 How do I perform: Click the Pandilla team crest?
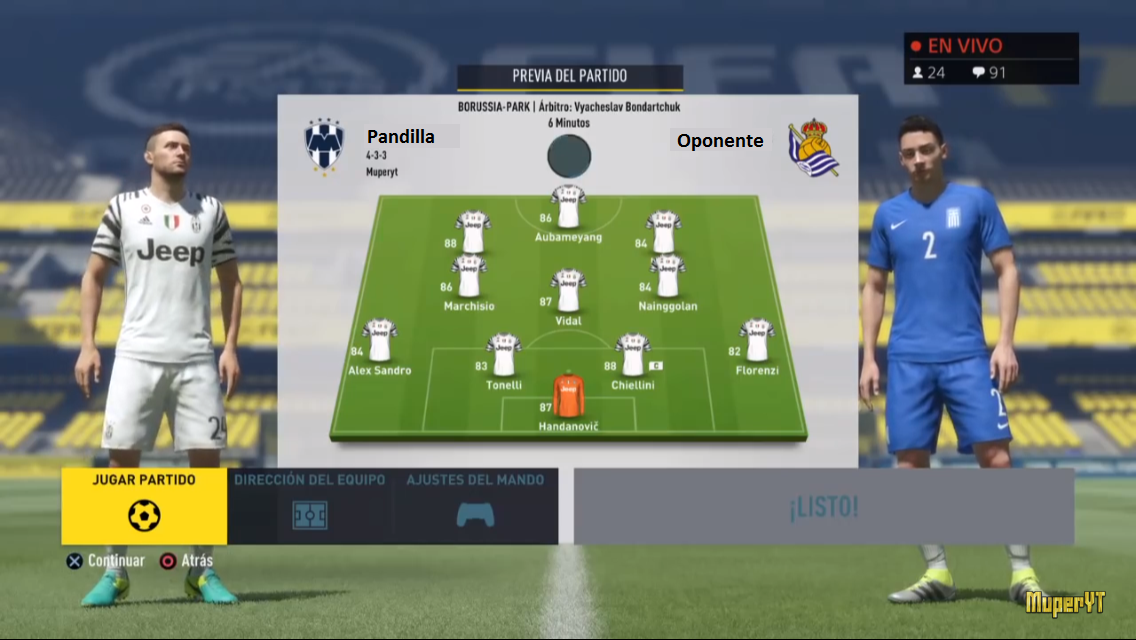coord(325,146)
